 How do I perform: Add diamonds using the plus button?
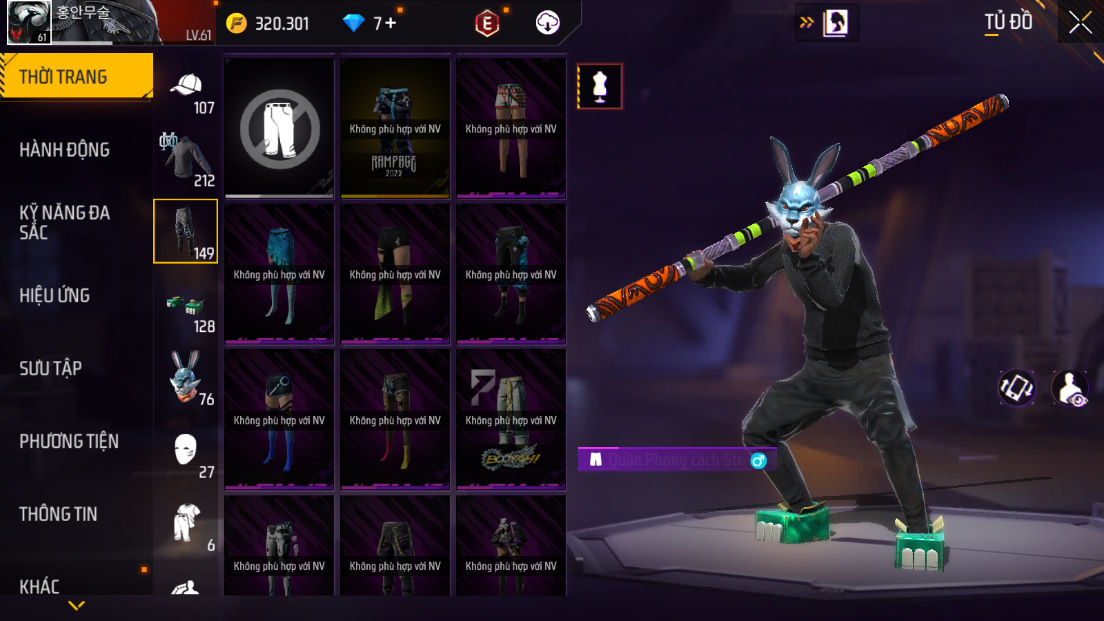click(x=390, y=23)
